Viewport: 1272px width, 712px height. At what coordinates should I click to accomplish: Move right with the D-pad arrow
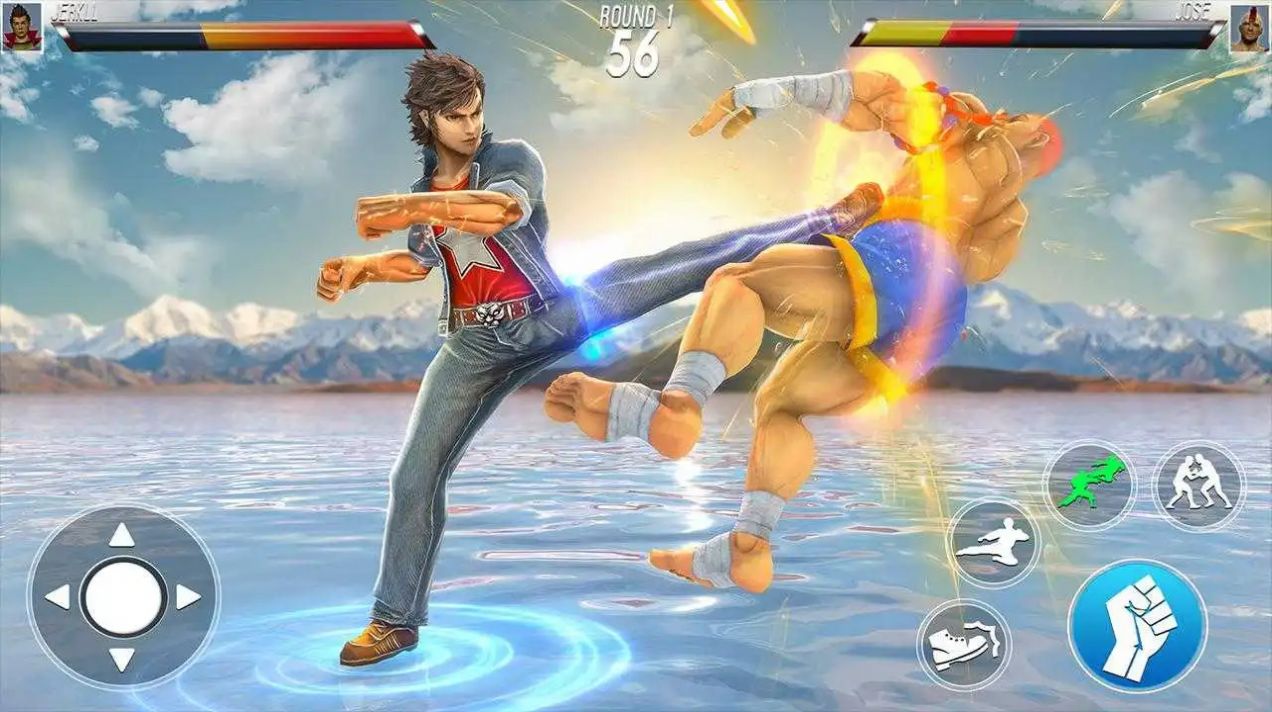187,597
